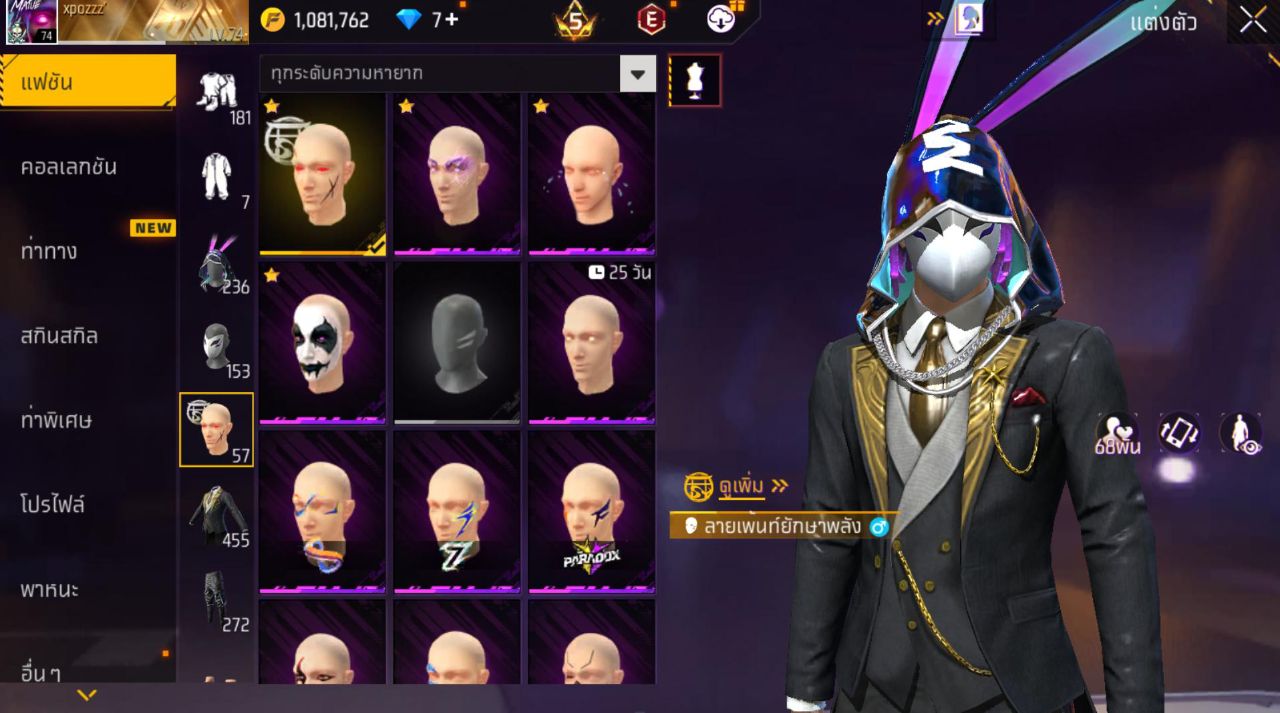1280x713 pixels.
Task: Open the player avatar profile
Action: pos(32,22)
